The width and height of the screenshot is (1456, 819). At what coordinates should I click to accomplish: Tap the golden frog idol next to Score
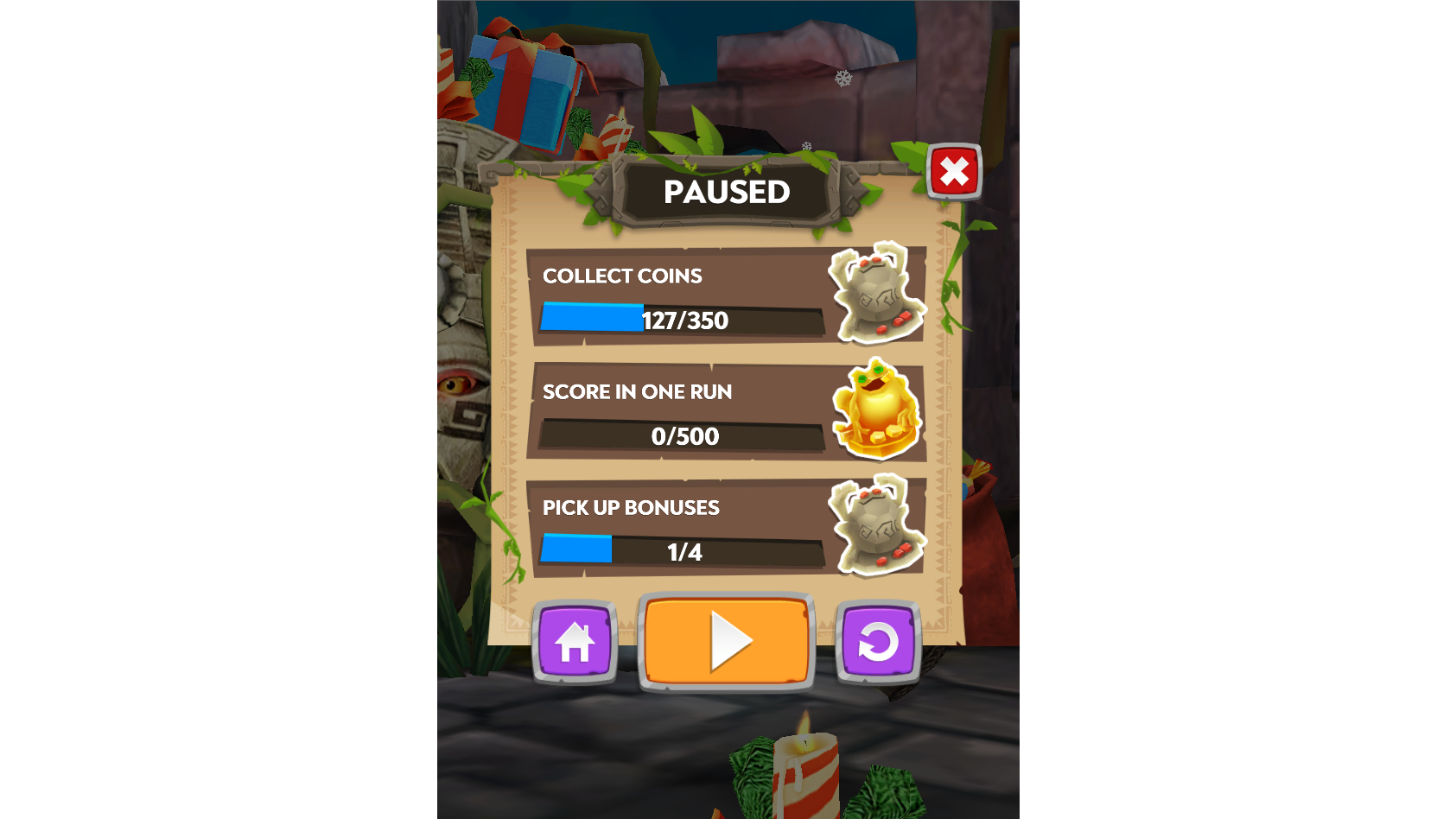(876, 412)
